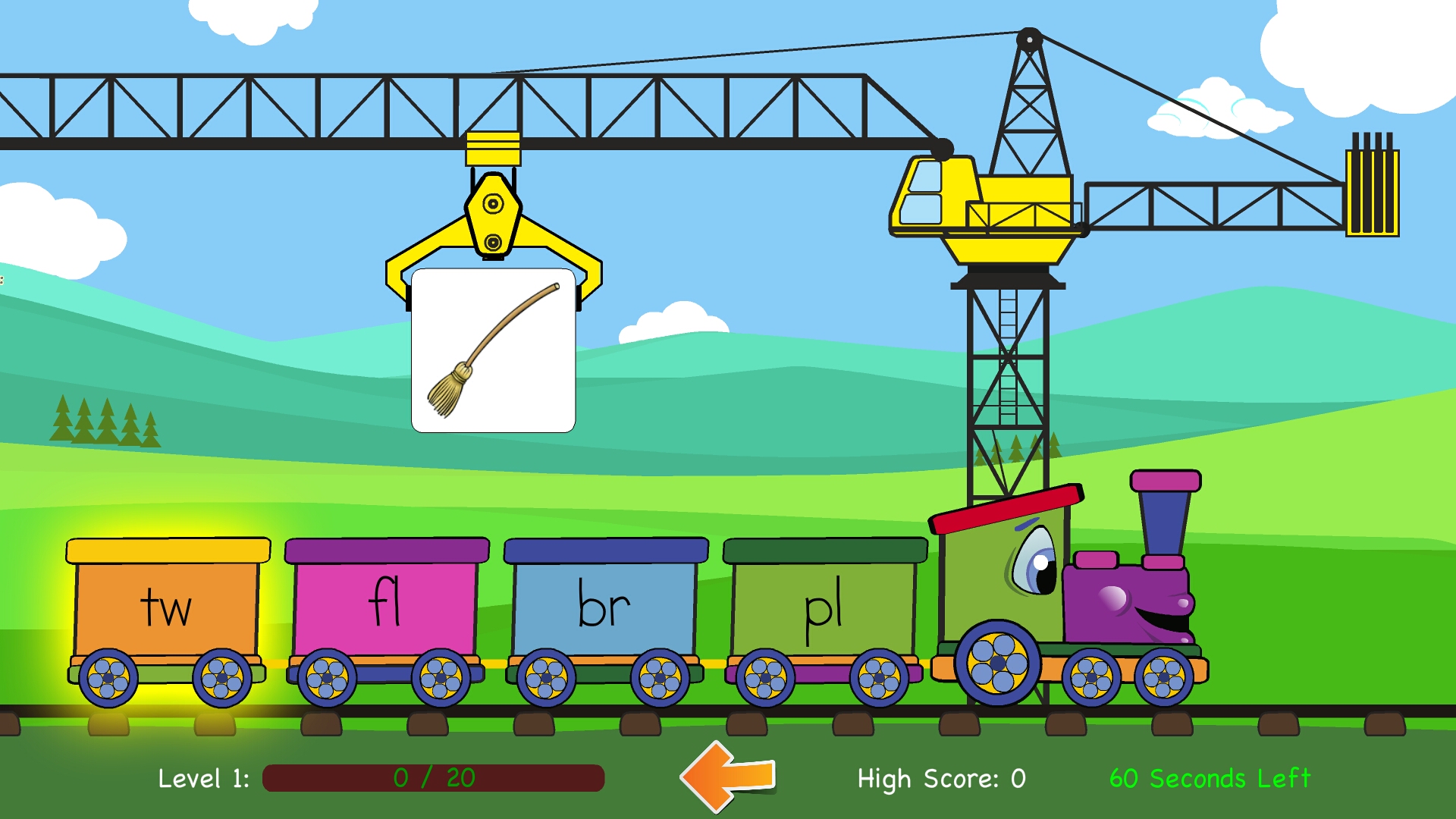Click the wheel of the 'br' car
1456x819 pixels.
click(x=546, y=675)
